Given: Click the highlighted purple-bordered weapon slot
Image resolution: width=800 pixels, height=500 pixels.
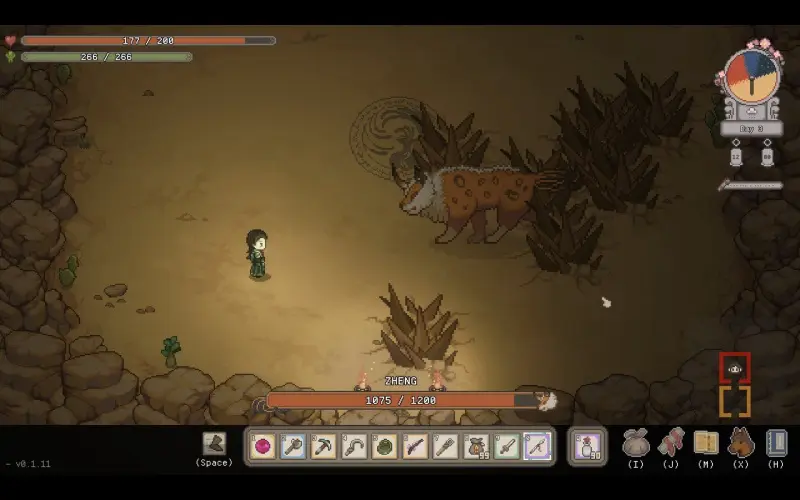Looking at the screenshot, I should [x=537, y=446].
